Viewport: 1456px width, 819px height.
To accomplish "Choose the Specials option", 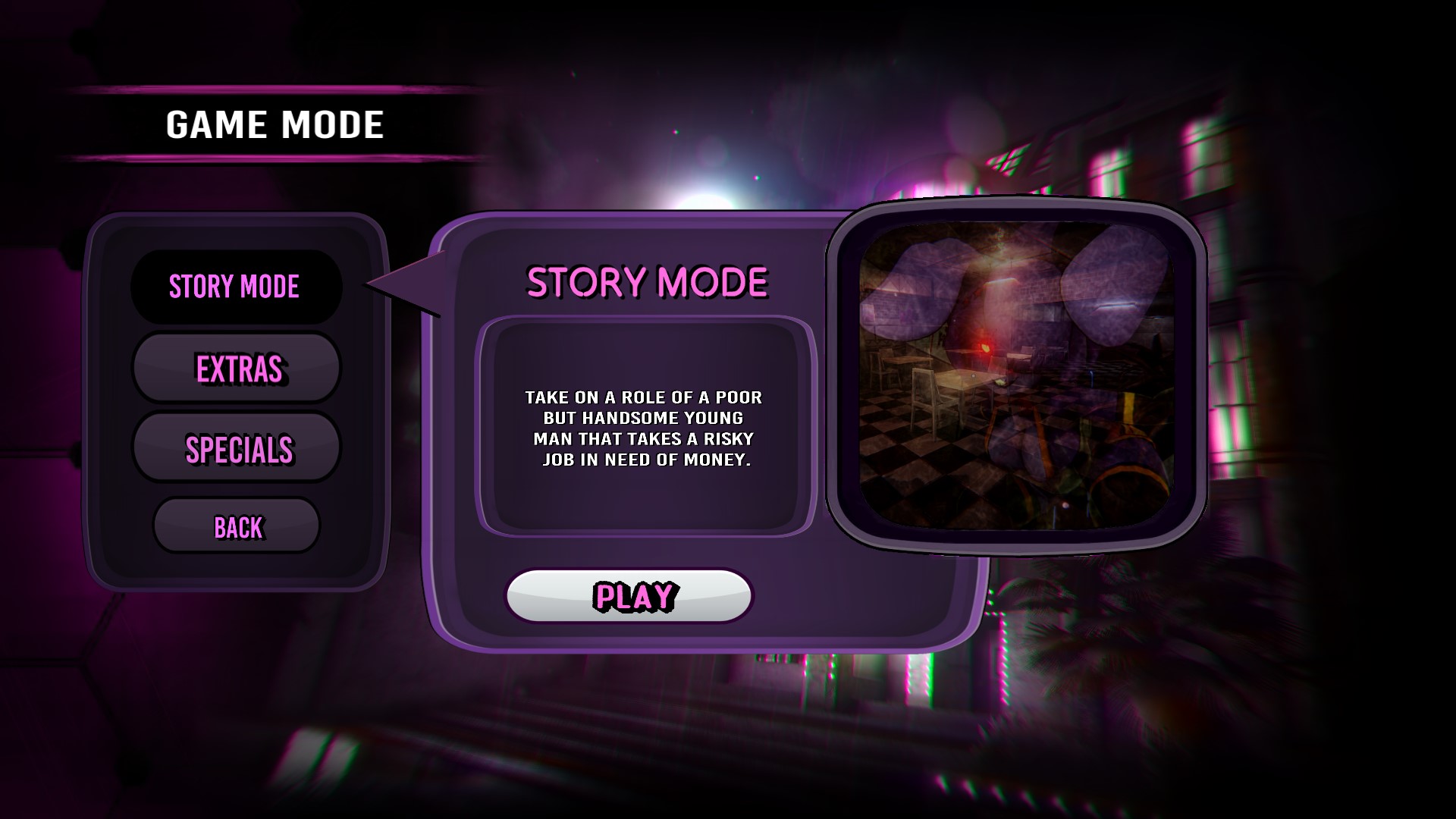I will (237, 449).
